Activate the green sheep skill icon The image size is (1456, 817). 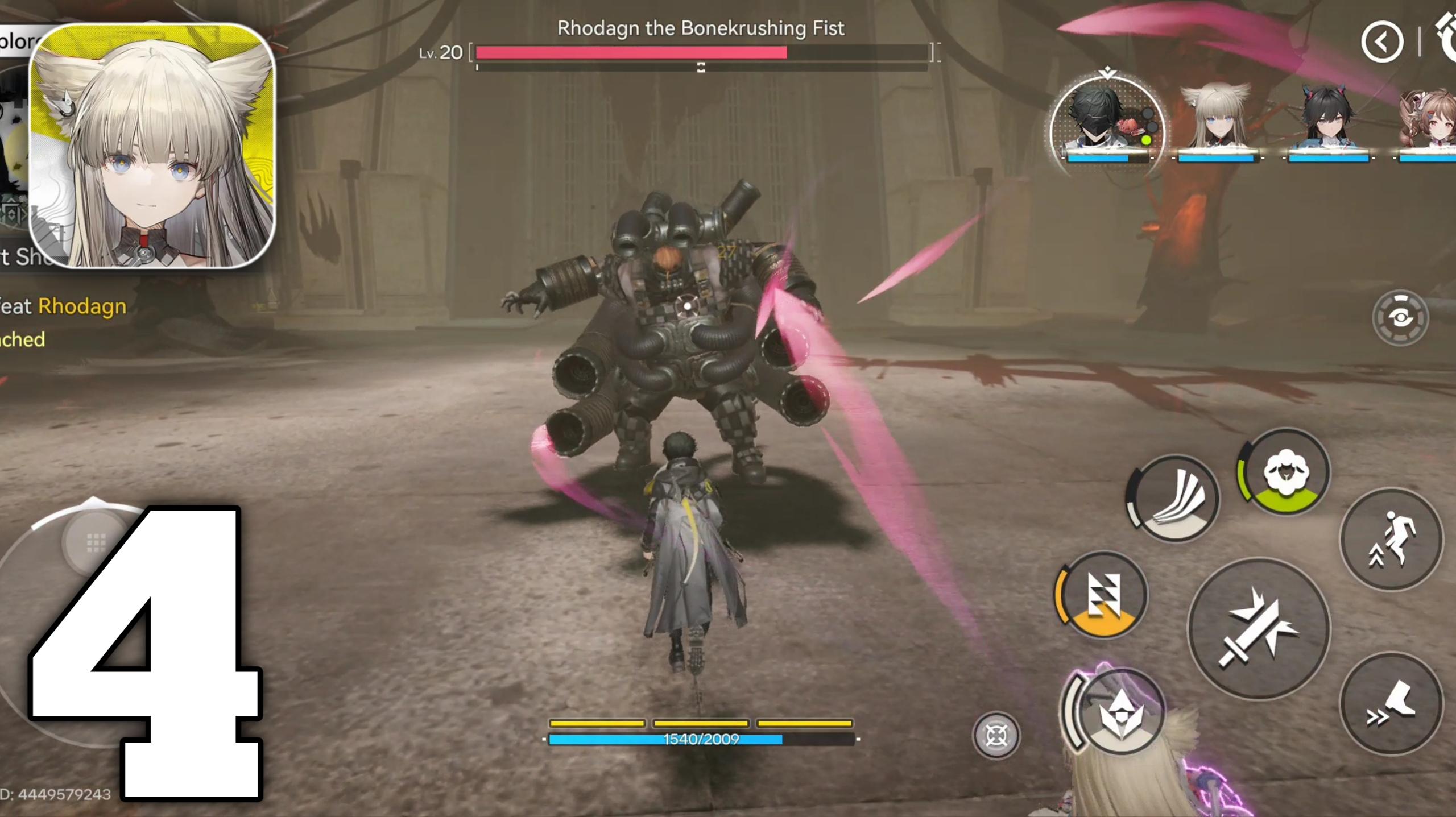[x=1284, y=472]
